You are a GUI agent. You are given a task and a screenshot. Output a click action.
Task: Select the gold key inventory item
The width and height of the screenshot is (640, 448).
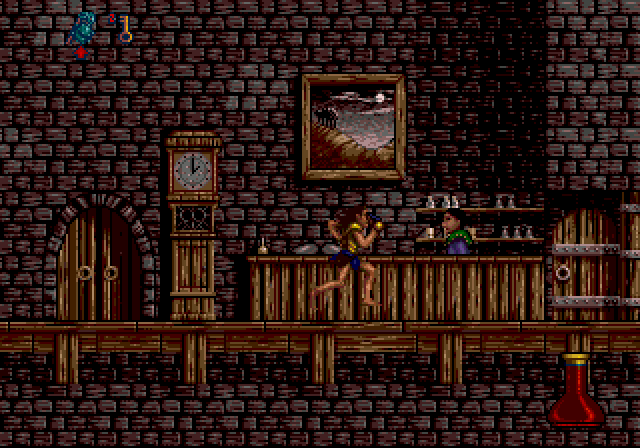pos(125,28)
